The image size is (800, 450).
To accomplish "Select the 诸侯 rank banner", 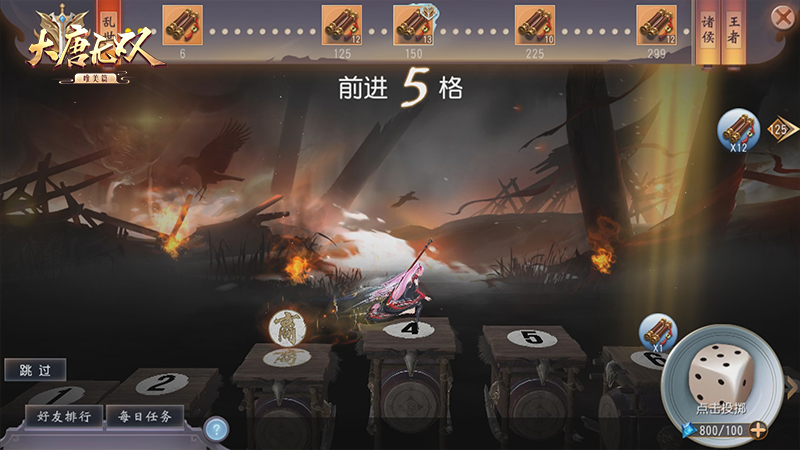I will [707, 30].
